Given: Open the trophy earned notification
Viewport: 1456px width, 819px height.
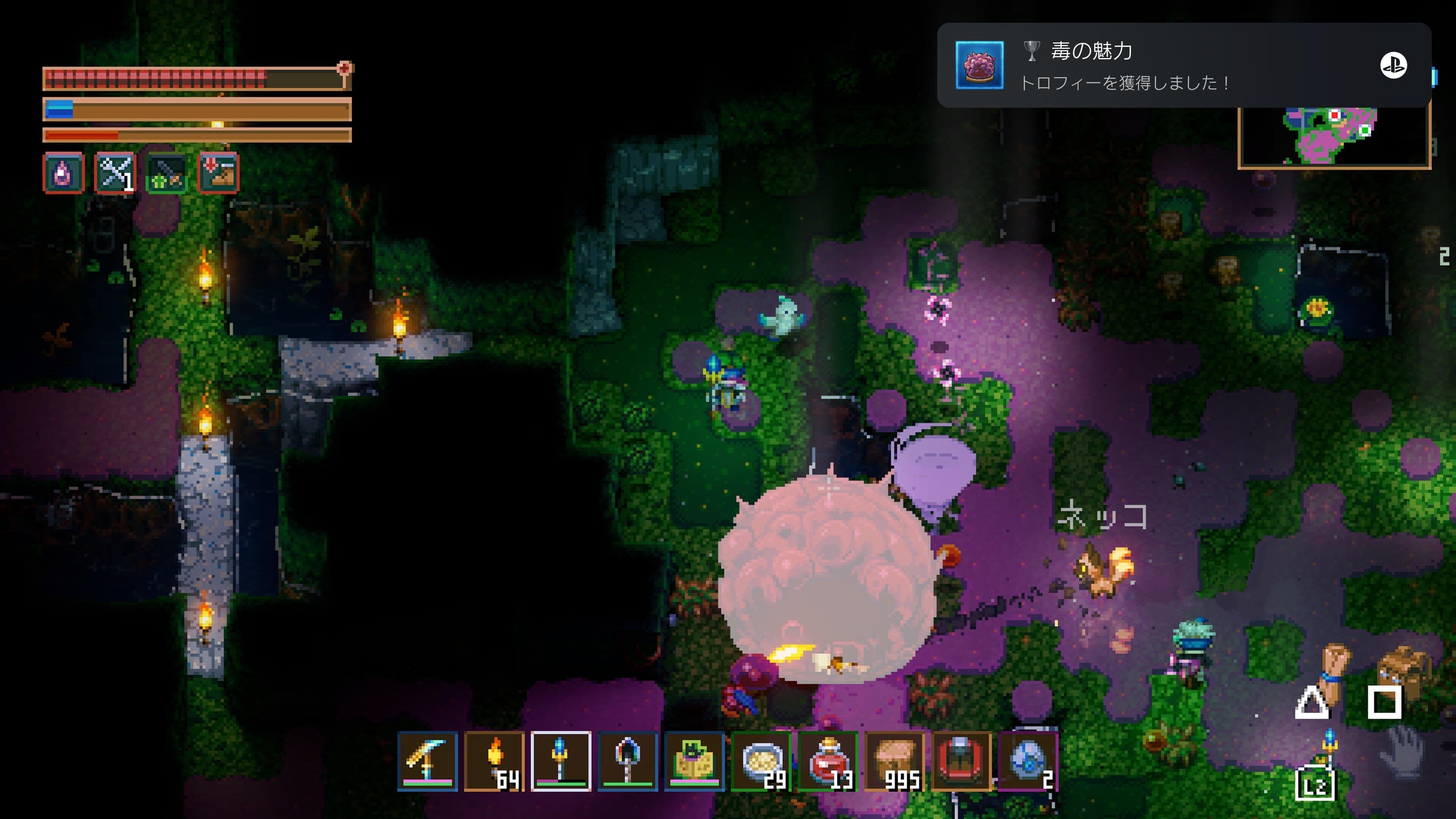Looking at the screenshot, I should pyautogui.click(x=1183, y=66).
